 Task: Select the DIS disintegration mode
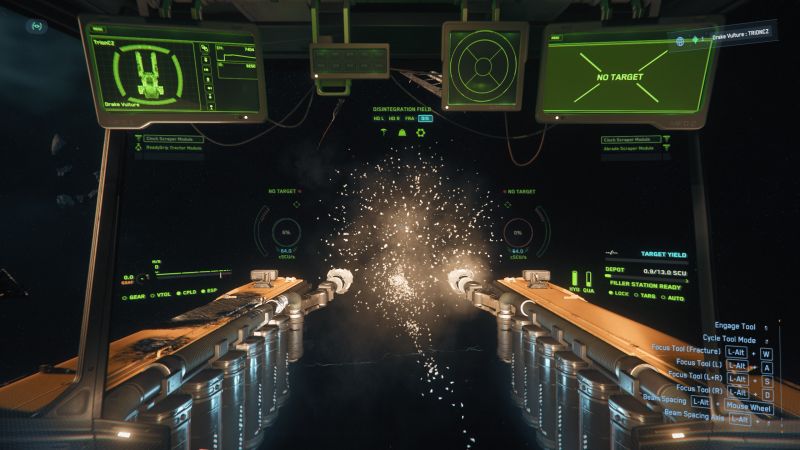tap(425, 118)
